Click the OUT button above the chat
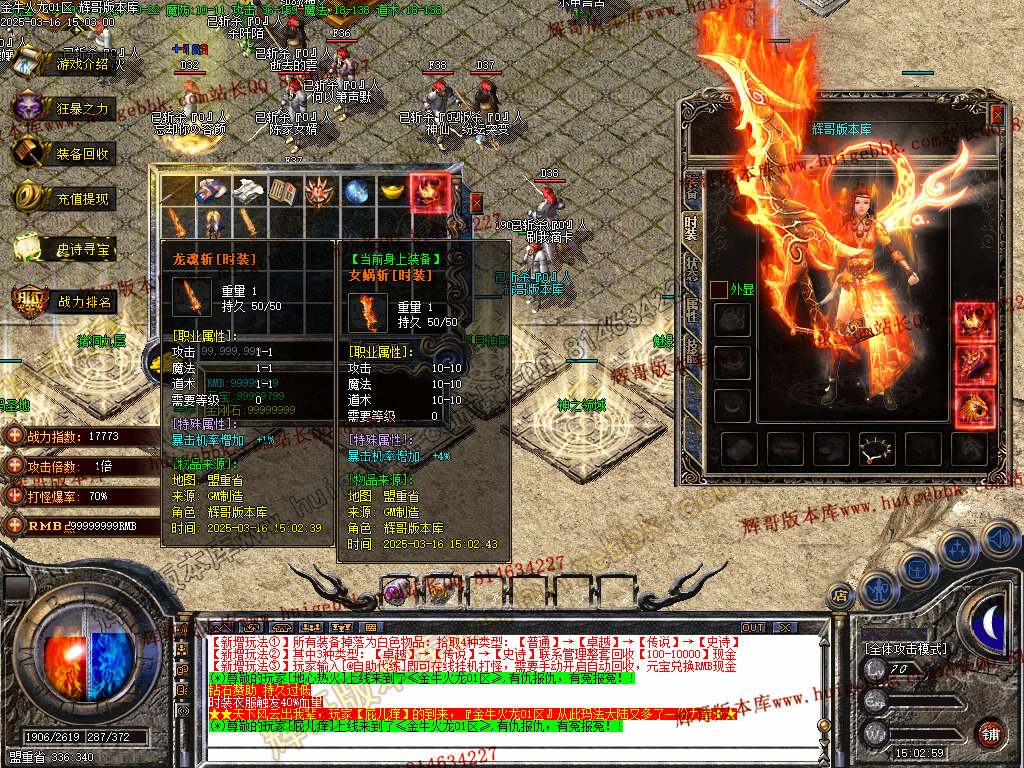 [752, 628]
